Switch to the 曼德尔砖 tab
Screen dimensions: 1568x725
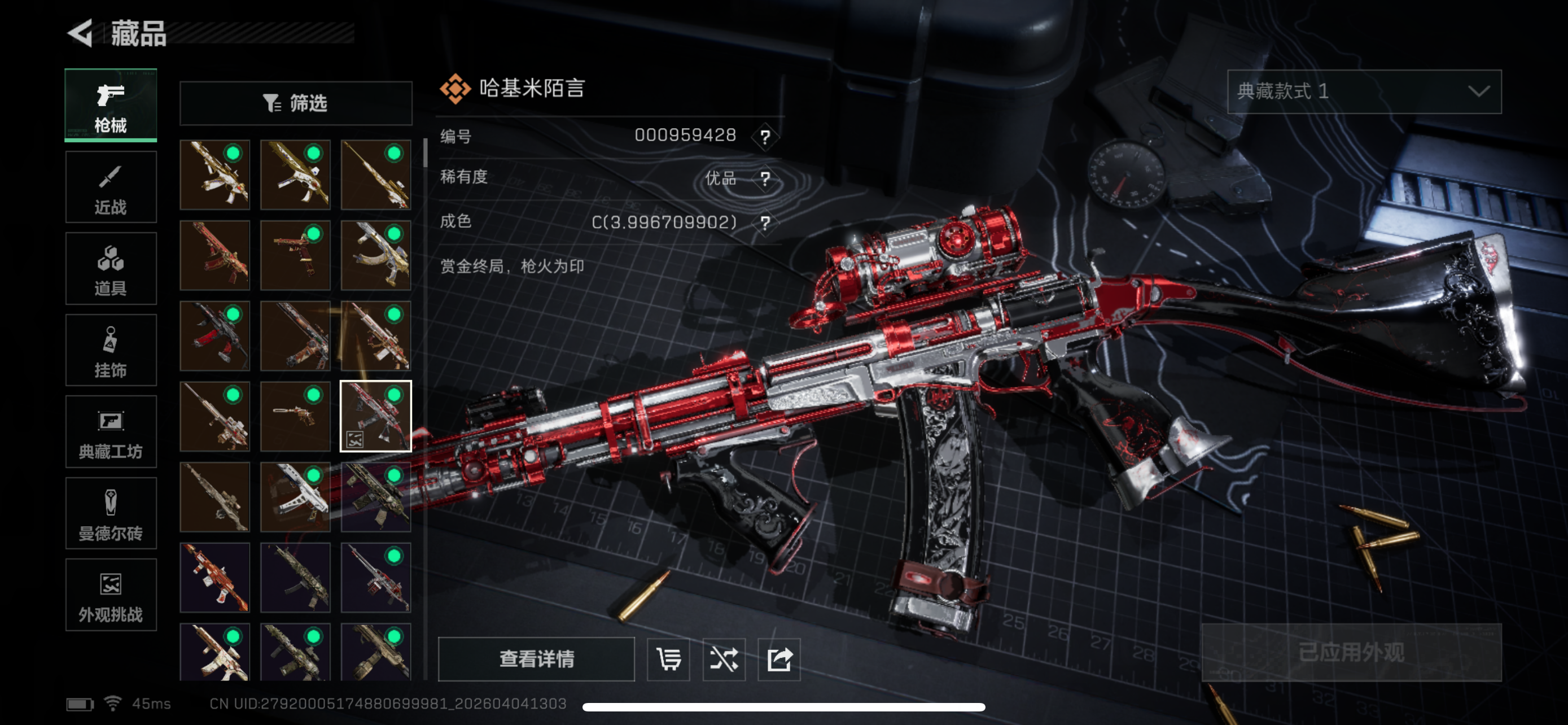pos(111,513)
